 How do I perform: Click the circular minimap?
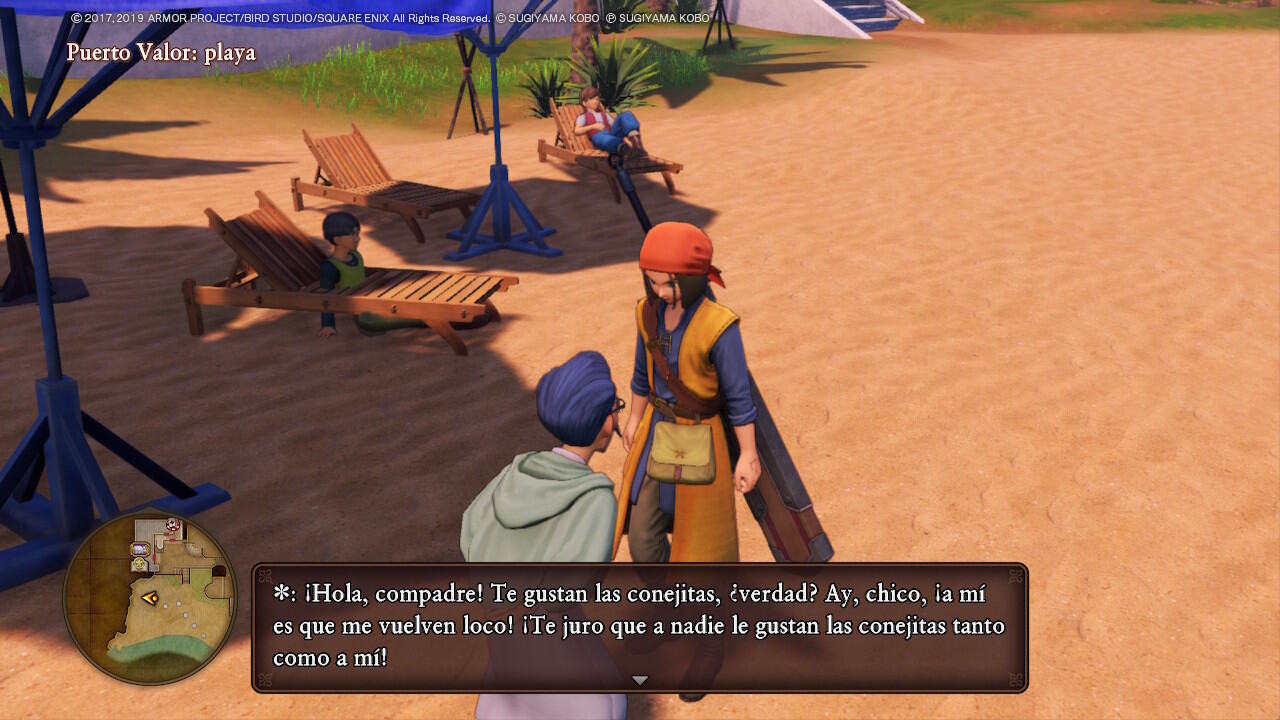tap(150, 599)
